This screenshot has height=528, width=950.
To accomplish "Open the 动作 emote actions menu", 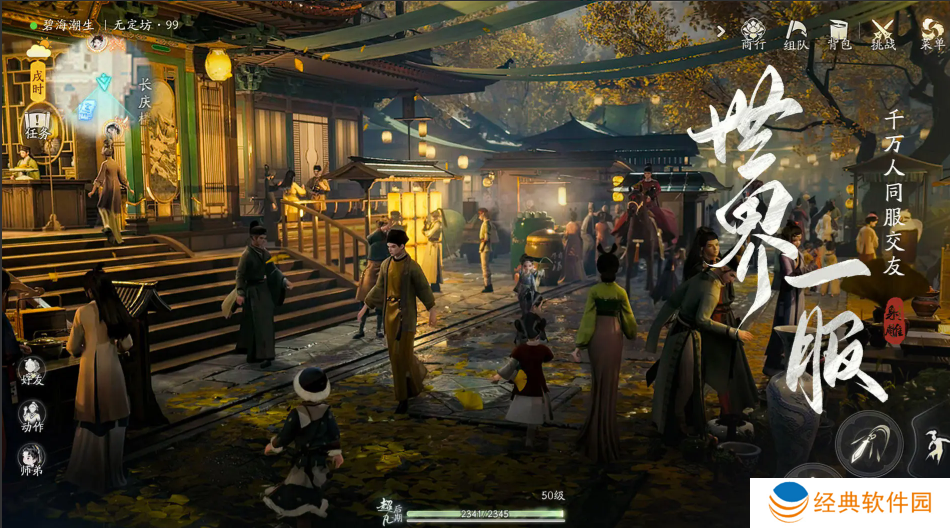I will click(x=32, y=416).
